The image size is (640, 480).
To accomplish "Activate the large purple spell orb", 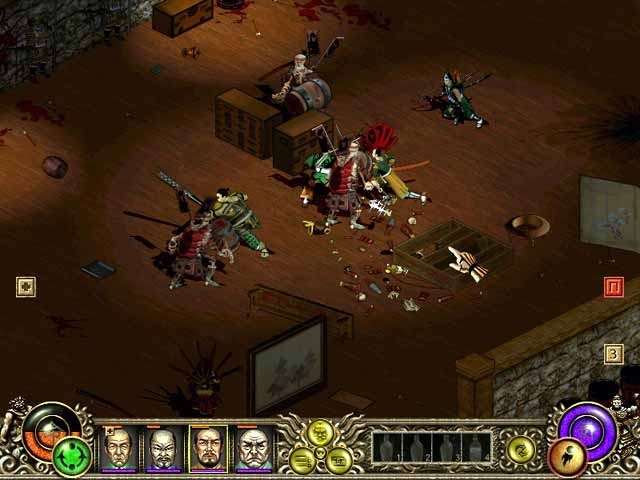I will (x=588, y=424).
